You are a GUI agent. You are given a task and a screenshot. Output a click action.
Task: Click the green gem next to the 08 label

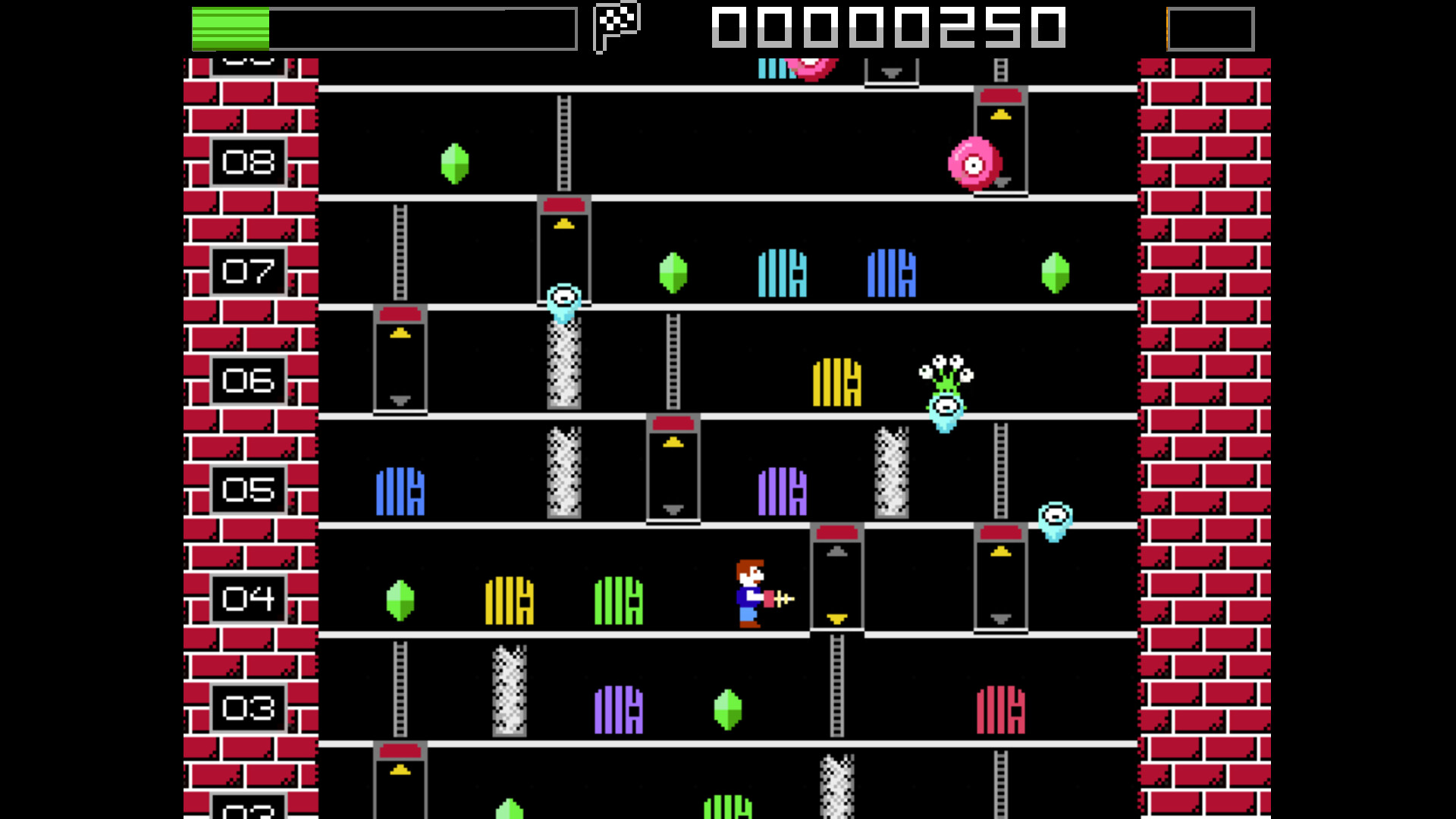tap(453, 163)
